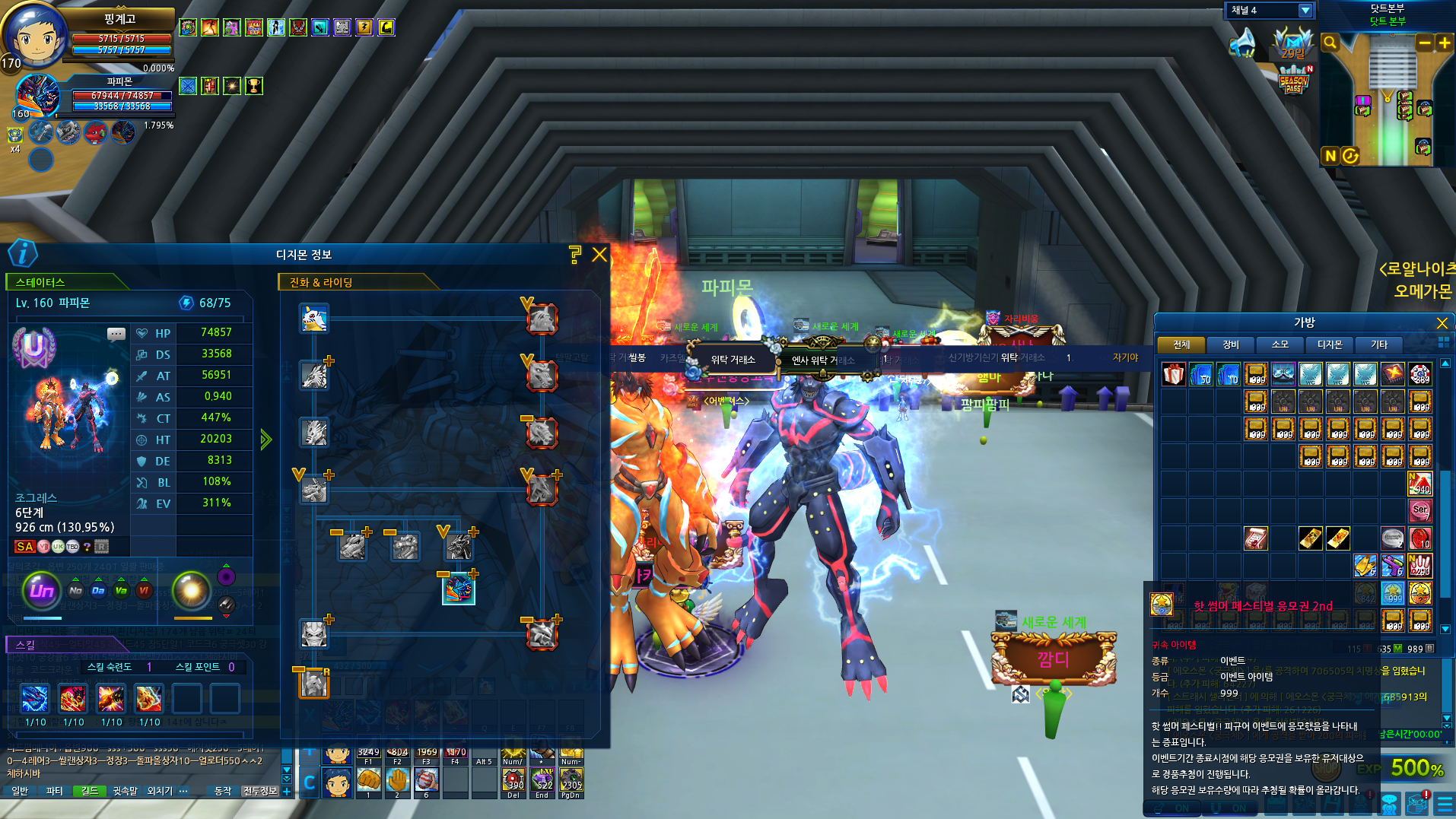Open the Season Pass icon
The width and height of the screenshot is (1456, 819).
tap(1293, 81)
